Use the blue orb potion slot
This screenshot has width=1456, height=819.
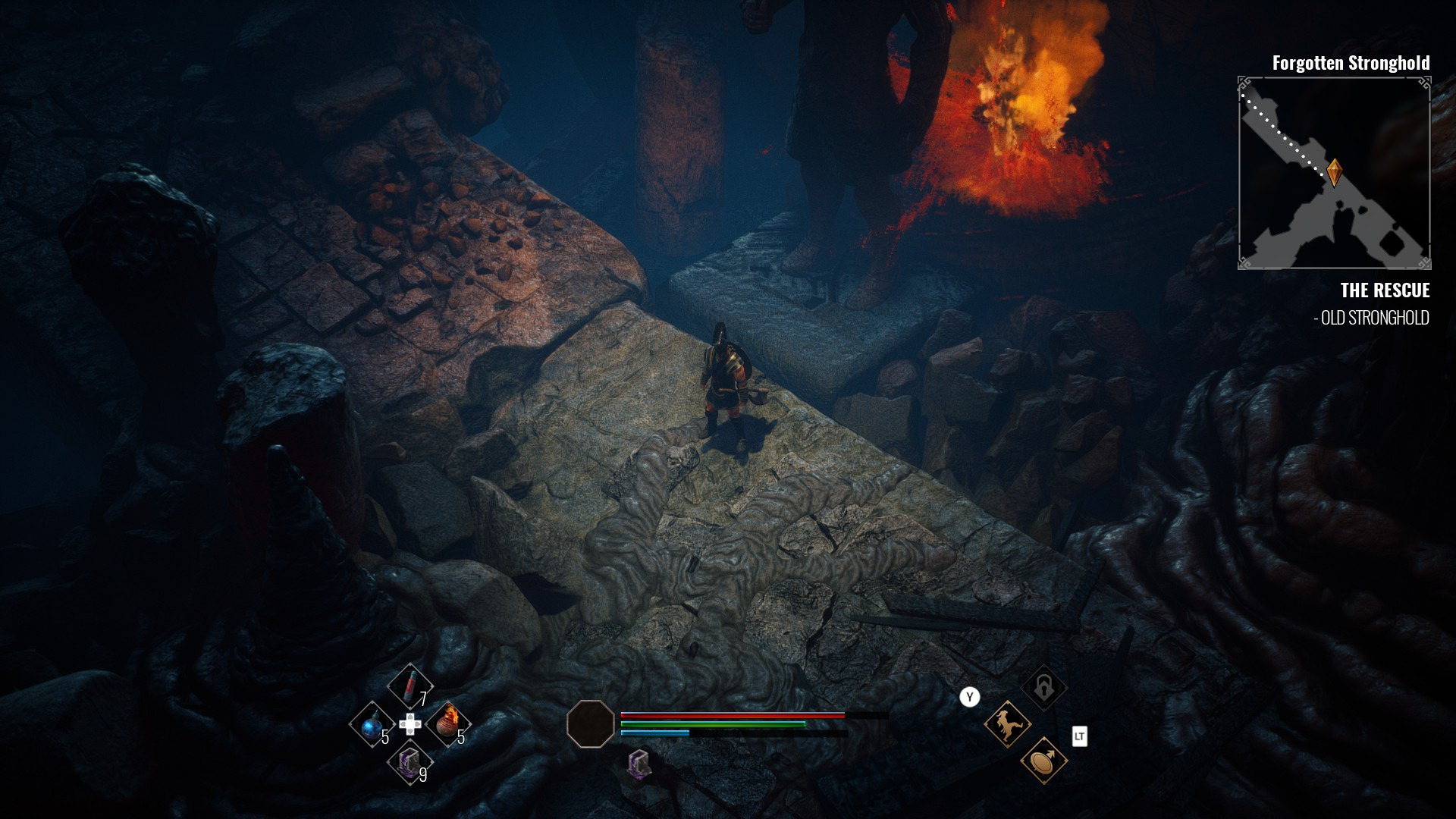(371, 725)
